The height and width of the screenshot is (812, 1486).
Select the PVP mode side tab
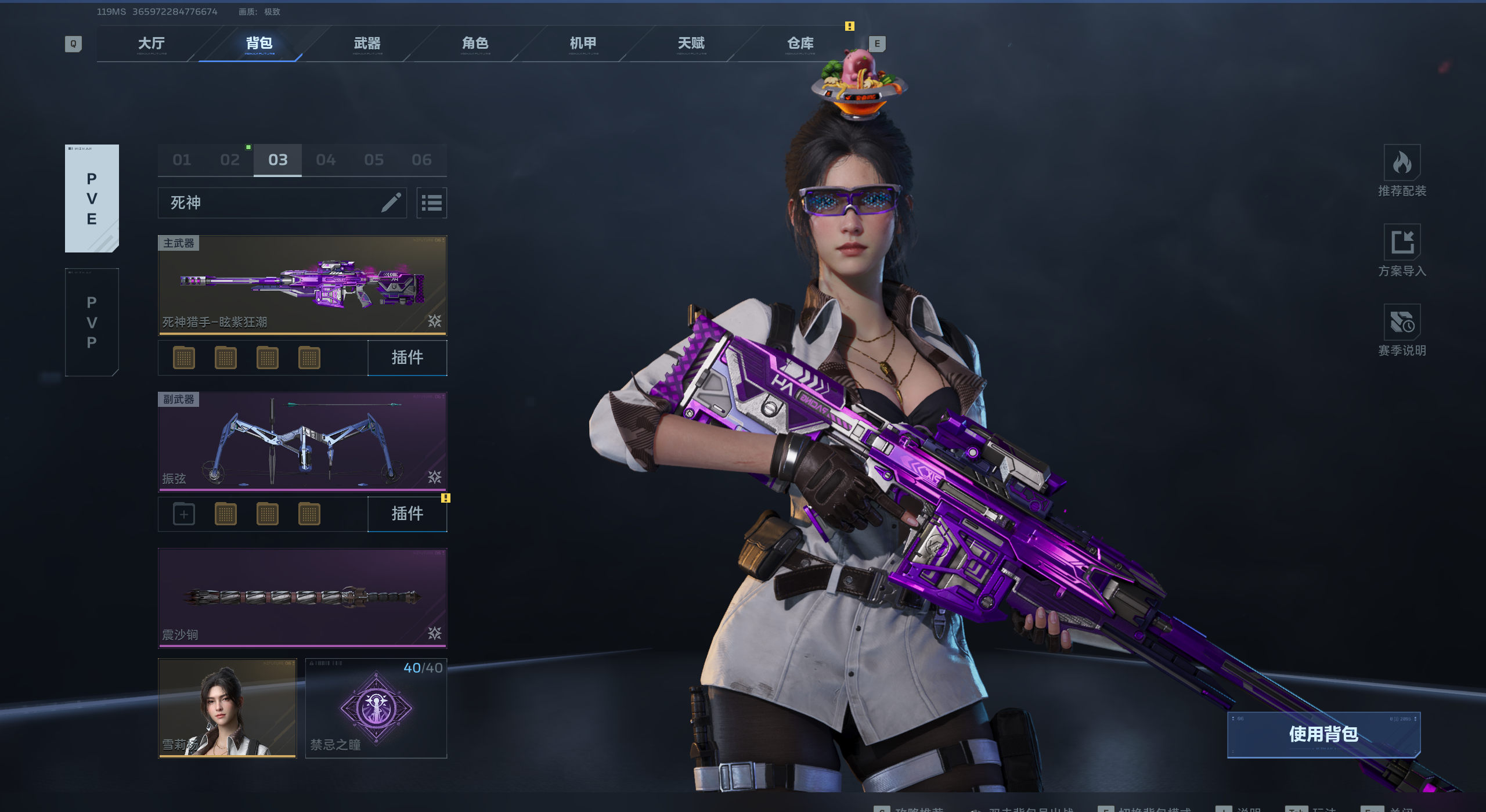pyautogui.click(x=92, y=322)
